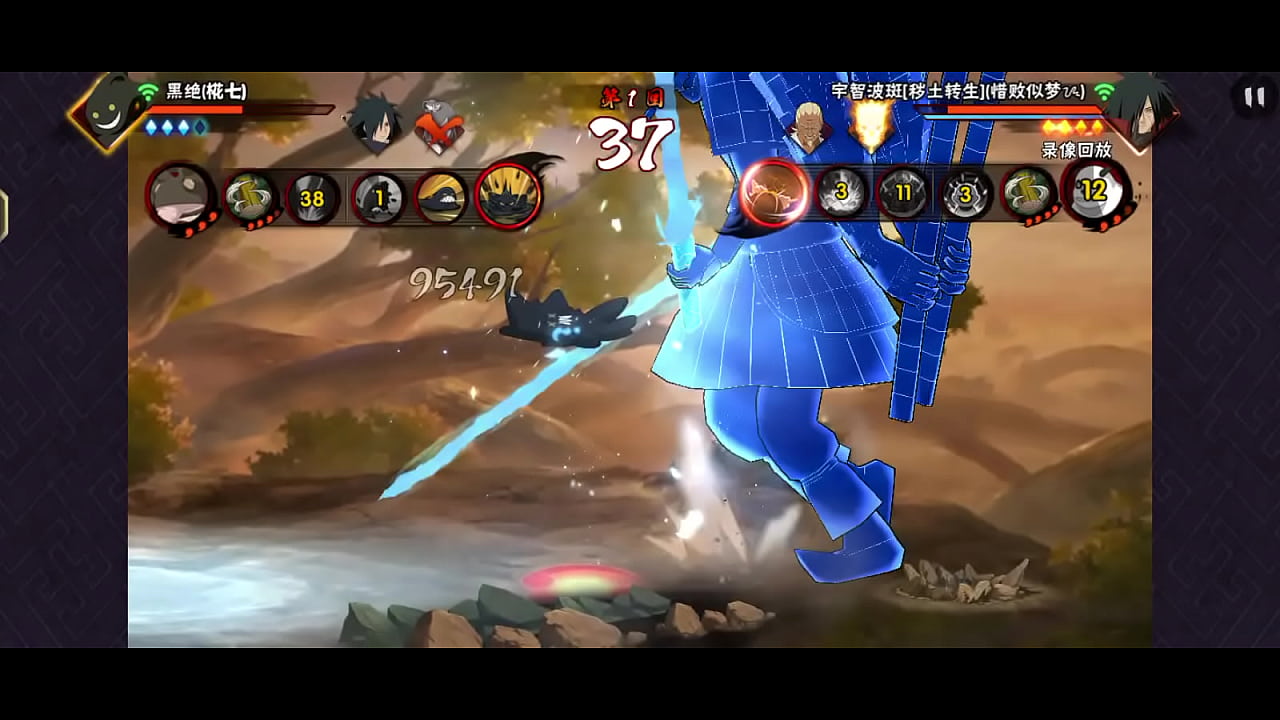Click the skill showing cooldown 11
The width and height of the screenshot is (1280, 720).
(903, 192)
